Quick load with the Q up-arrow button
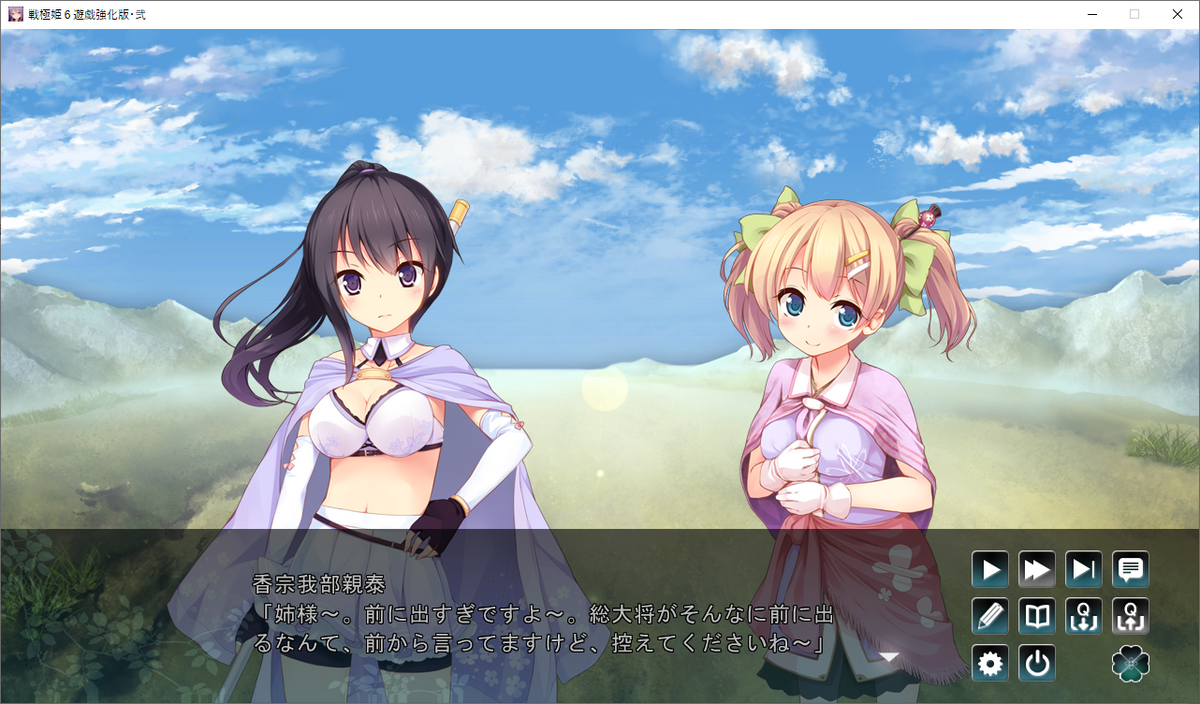The image size is (1200, 704). 1131,616
